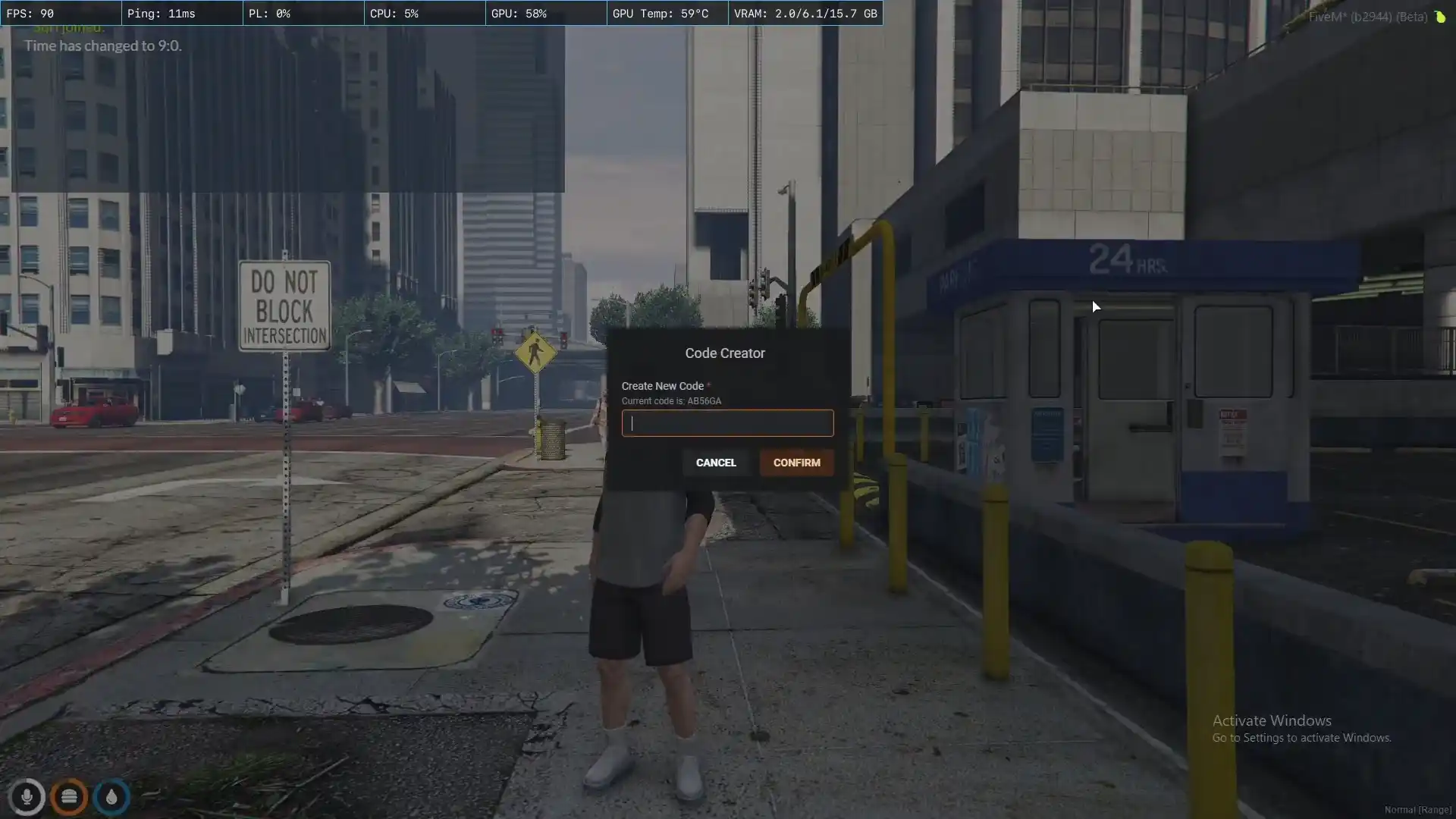Confirm the new code
Image resolution: width=1456 pixels, height=819 pixels.
(x=796, y=463)
